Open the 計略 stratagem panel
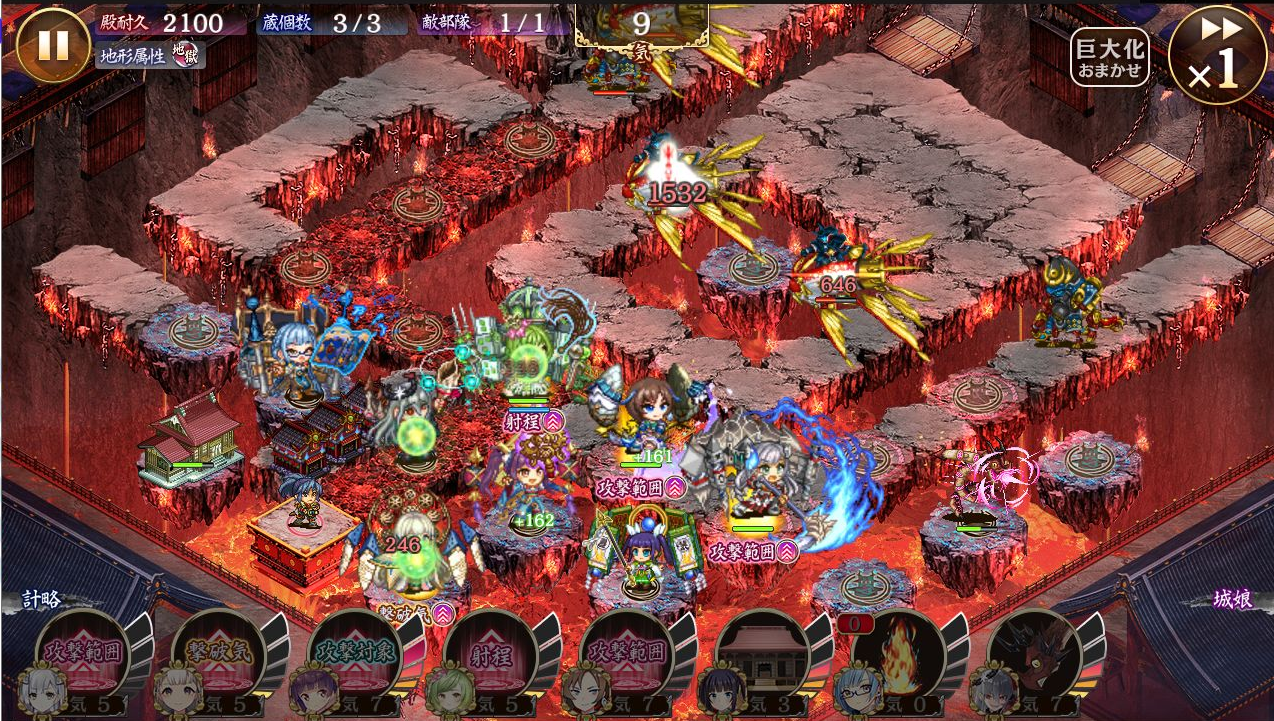Viewport: 1274px width, 721px height. tap(42, 600)
